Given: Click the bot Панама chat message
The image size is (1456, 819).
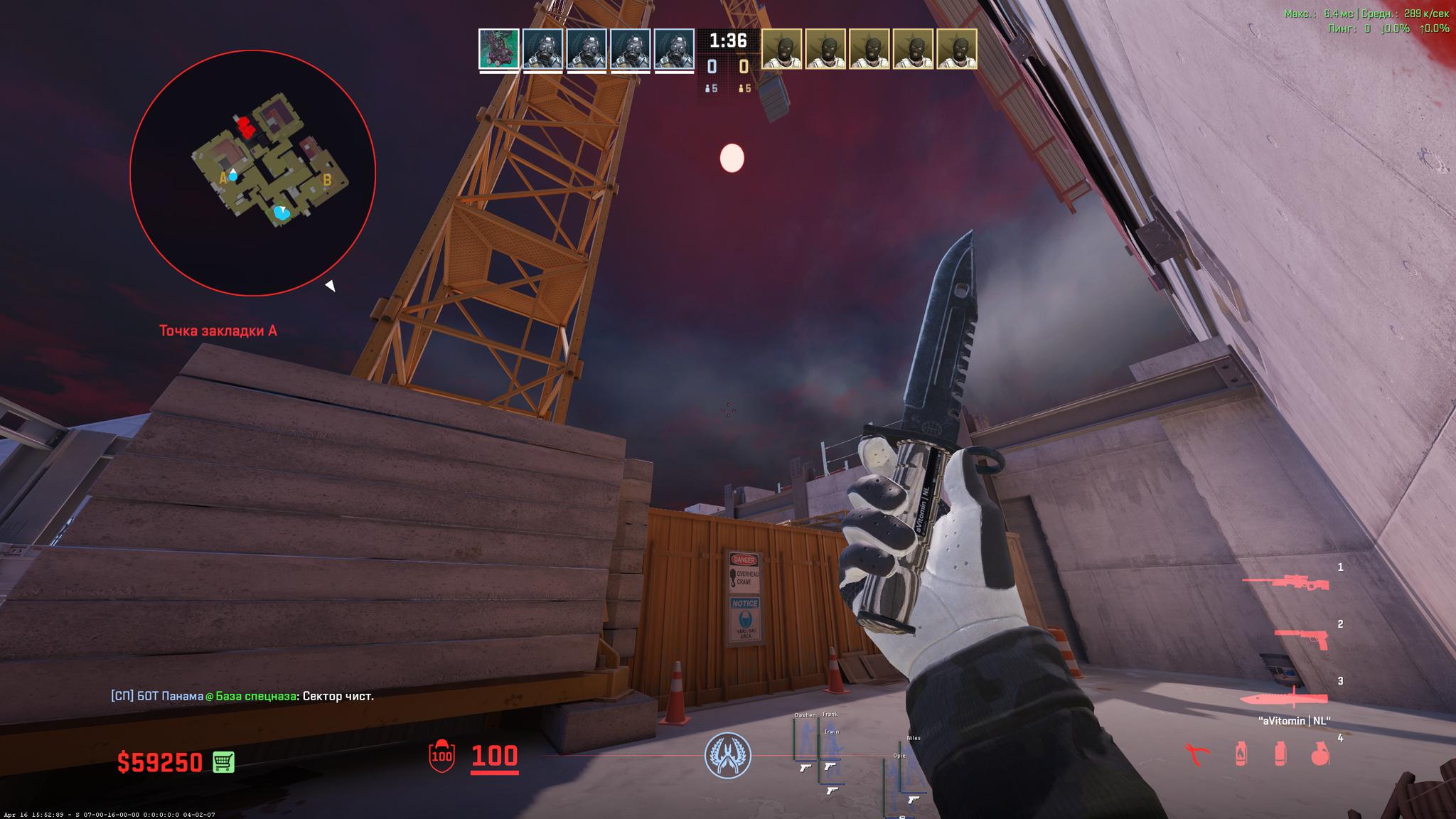Looking at the screenshot, I should point(242,696).
